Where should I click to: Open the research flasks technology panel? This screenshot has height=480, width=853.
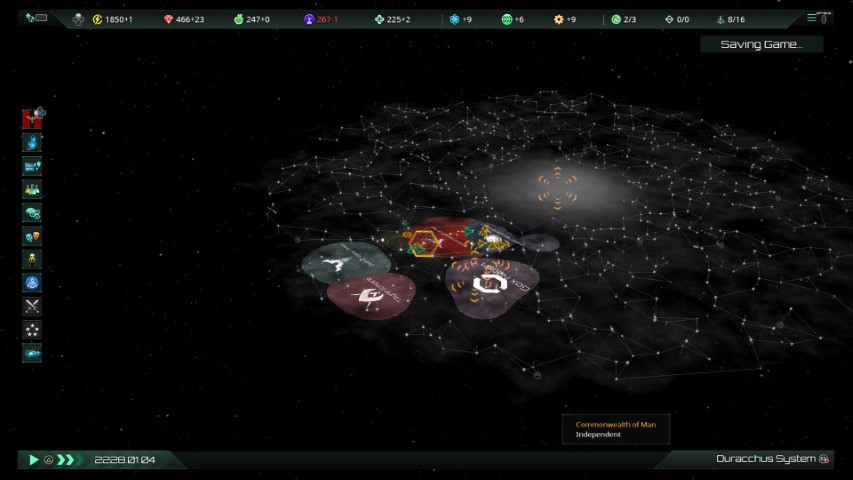32,189
